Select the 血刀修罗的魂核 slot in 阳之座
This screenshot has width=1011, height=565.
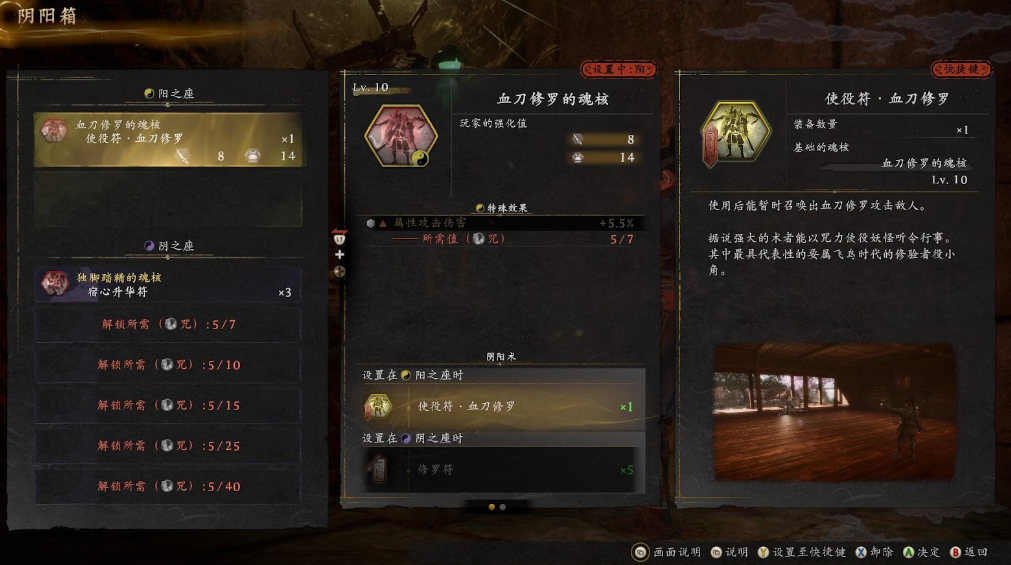(x=168, y=140)
